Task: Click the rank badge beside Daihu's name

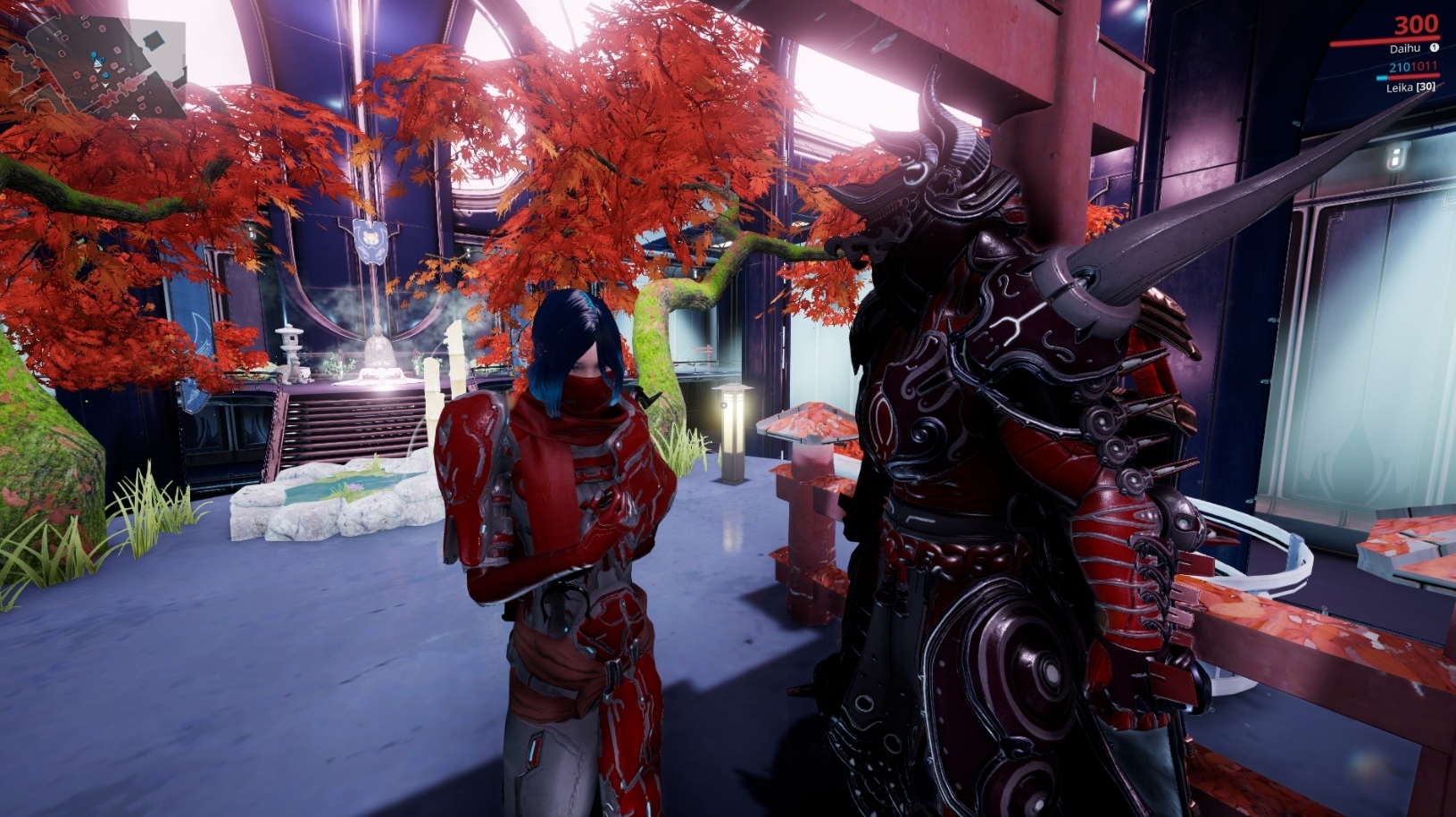Action: click(x=1435, y=47)
